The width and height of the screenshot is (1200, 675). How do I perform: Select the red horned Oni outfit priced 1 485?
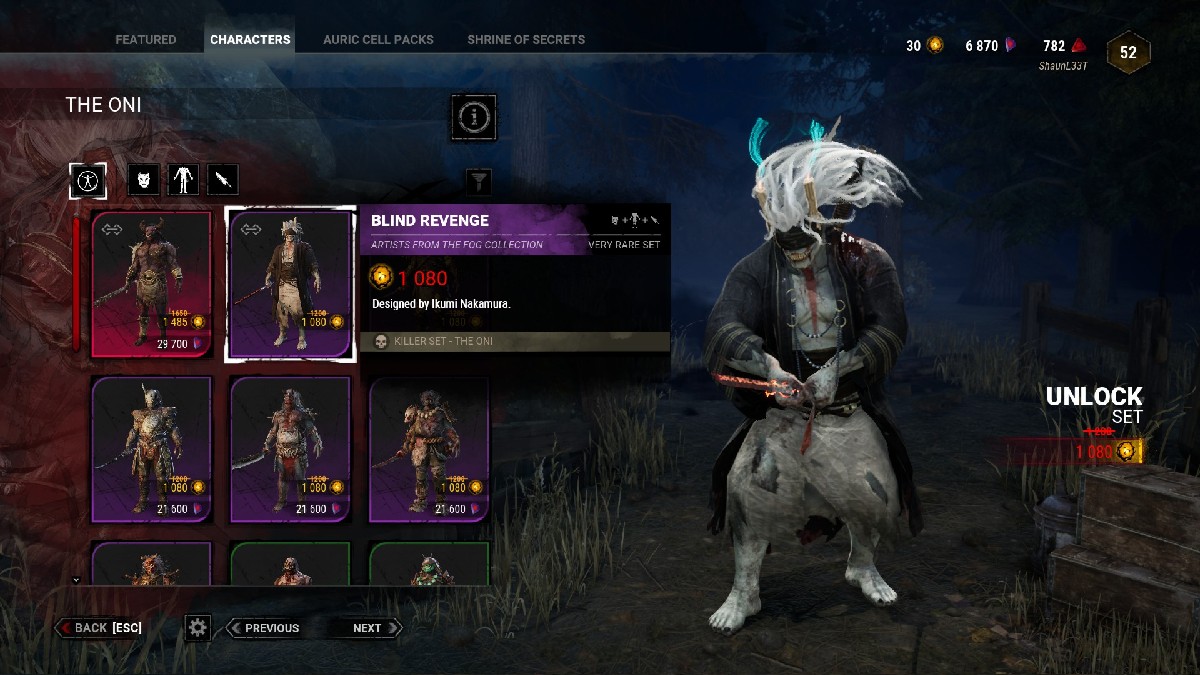(x=152, y=284)
